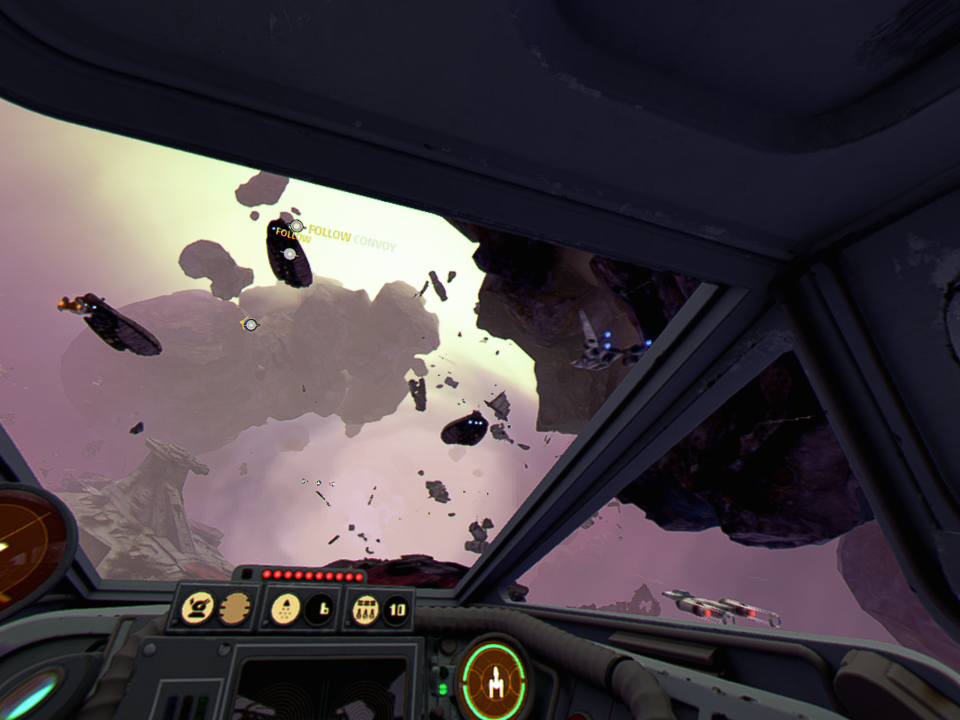Select the convoy marker with yellow arrow
The image size is (960, 720).
click(250, 324)
